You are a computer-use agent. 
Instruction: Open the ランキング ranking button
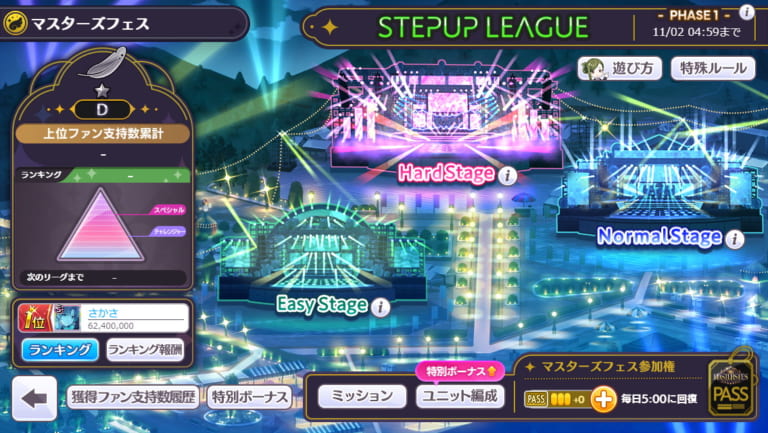(x=60, y=349)
